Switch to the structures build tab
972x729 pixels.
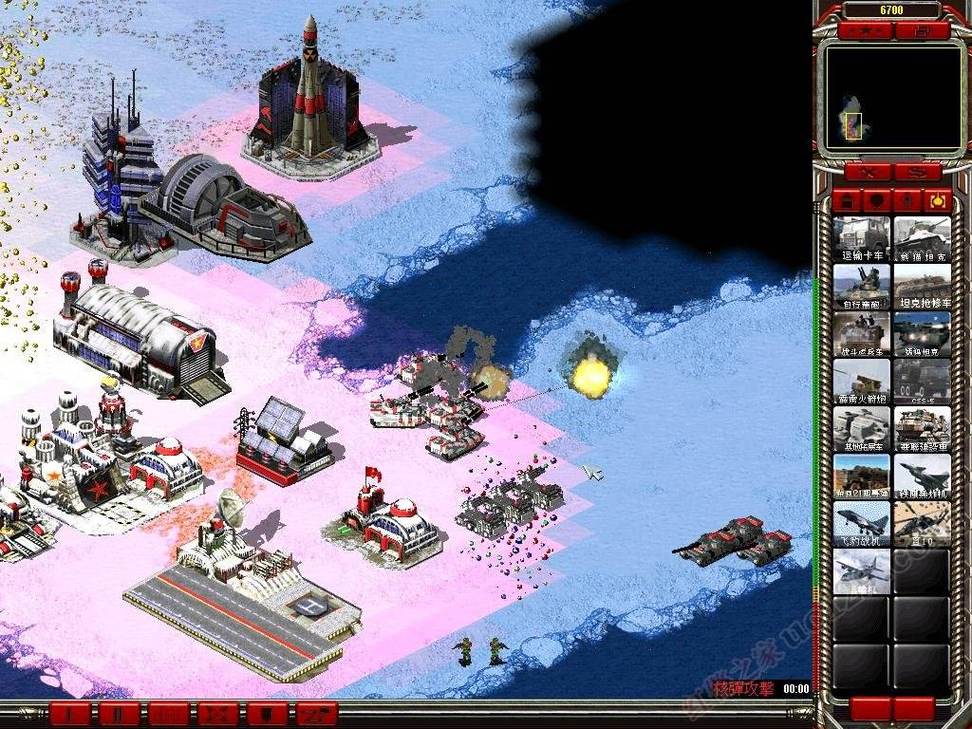(x=846, y=201)
